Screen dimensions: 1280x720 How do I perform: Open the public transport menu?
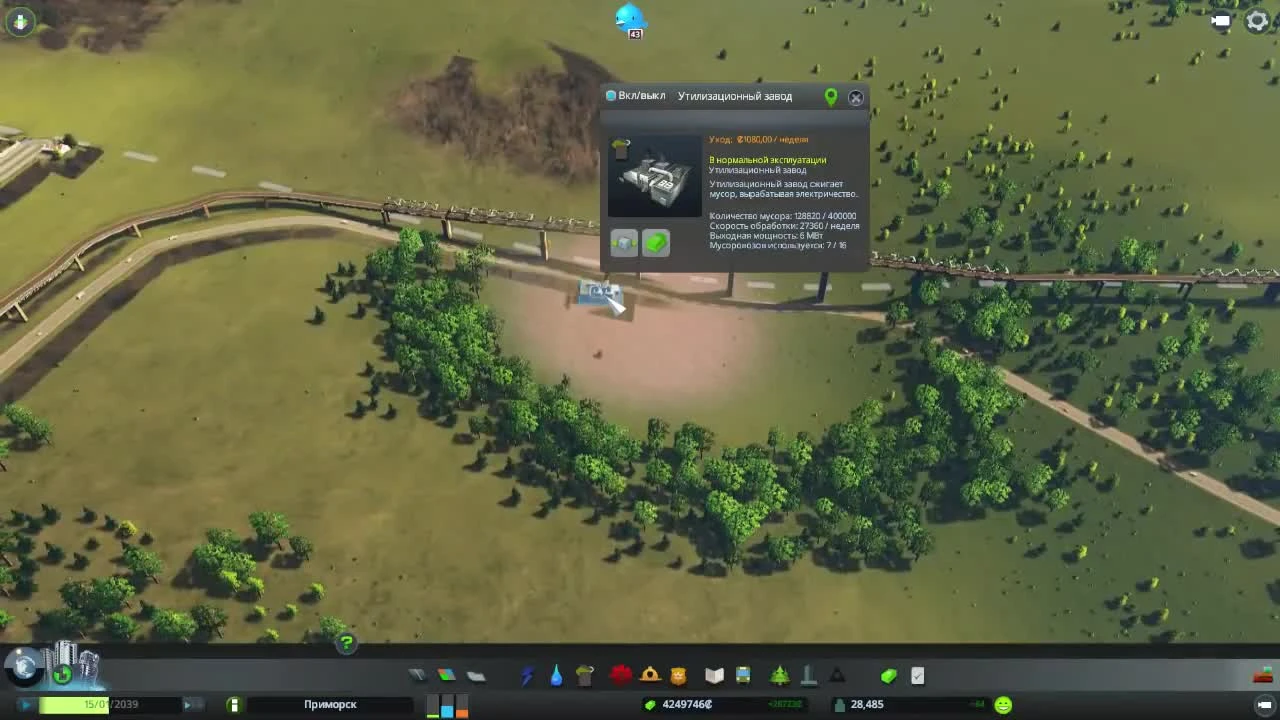pyautogui.click(x=742, y=676)
